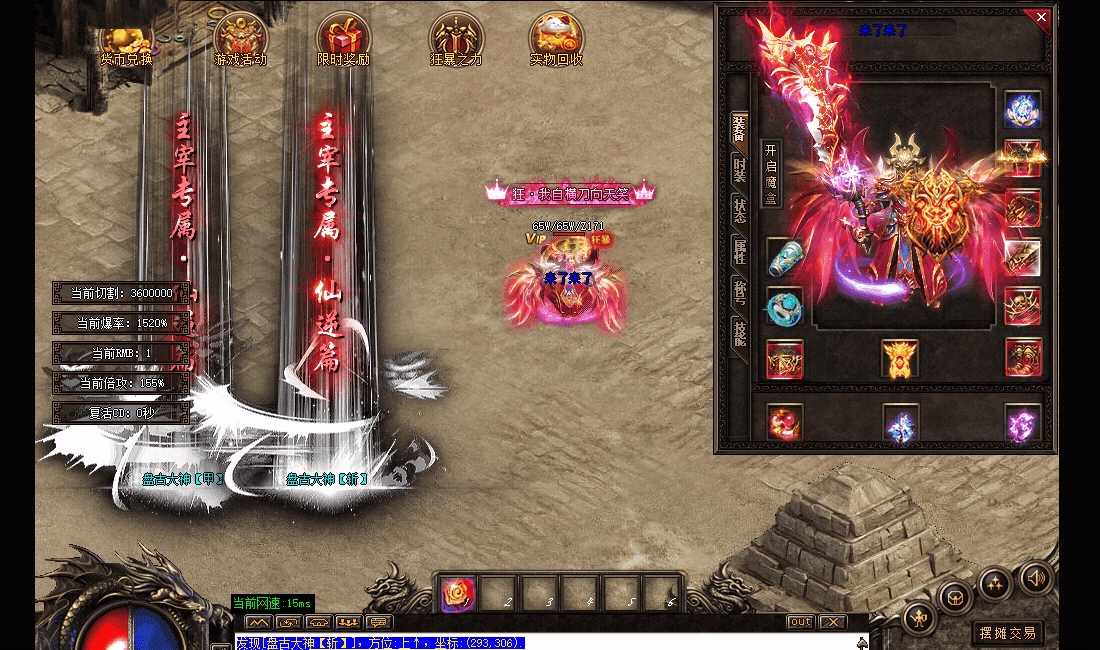
Task: Open the 摆摊交易 stall trade button
Action: pos(1008,632)
